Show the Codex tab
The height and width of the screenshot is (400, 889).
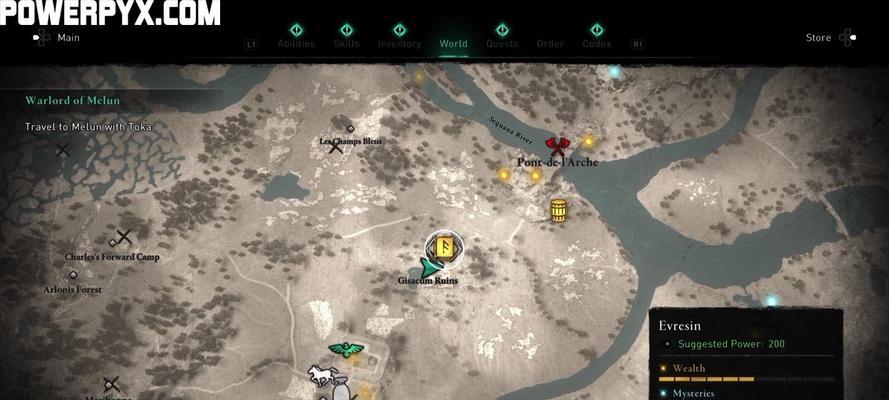(x=596, y=43)
